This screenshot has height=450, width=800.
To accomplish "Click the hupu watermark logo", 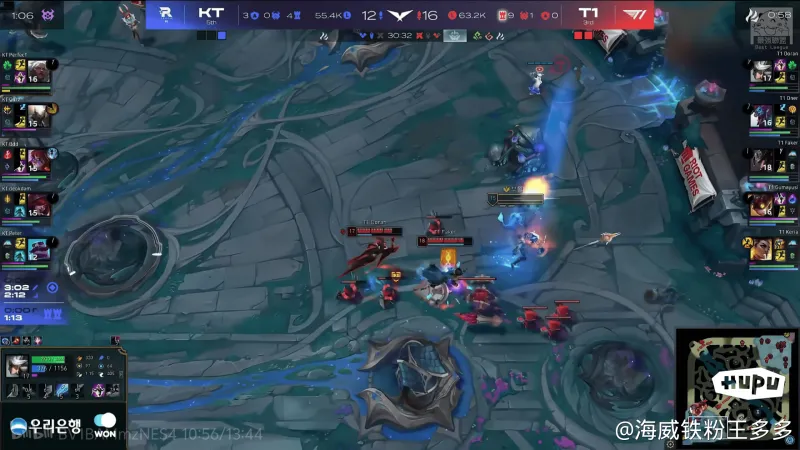I will [738, 382].
